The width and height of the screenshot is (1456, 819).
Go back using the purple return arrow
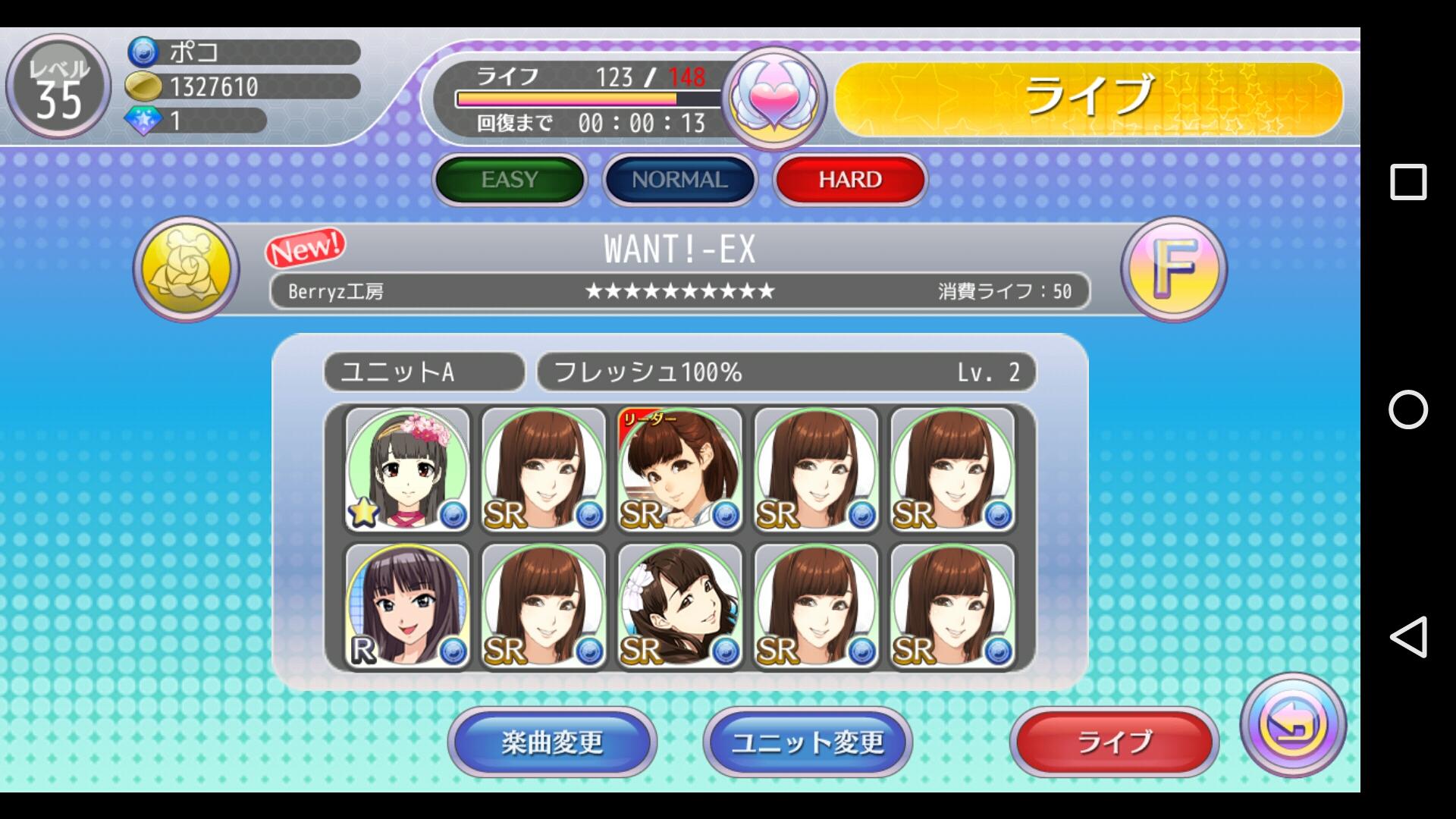[x=1293, y=725]
